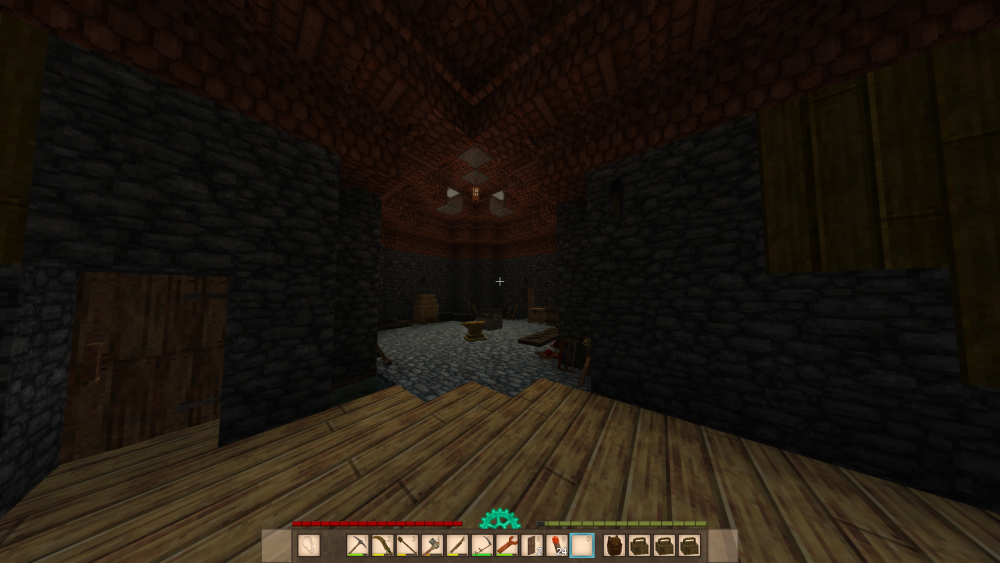
Task: Select the scythe hotbar slot
Action: 482,546
